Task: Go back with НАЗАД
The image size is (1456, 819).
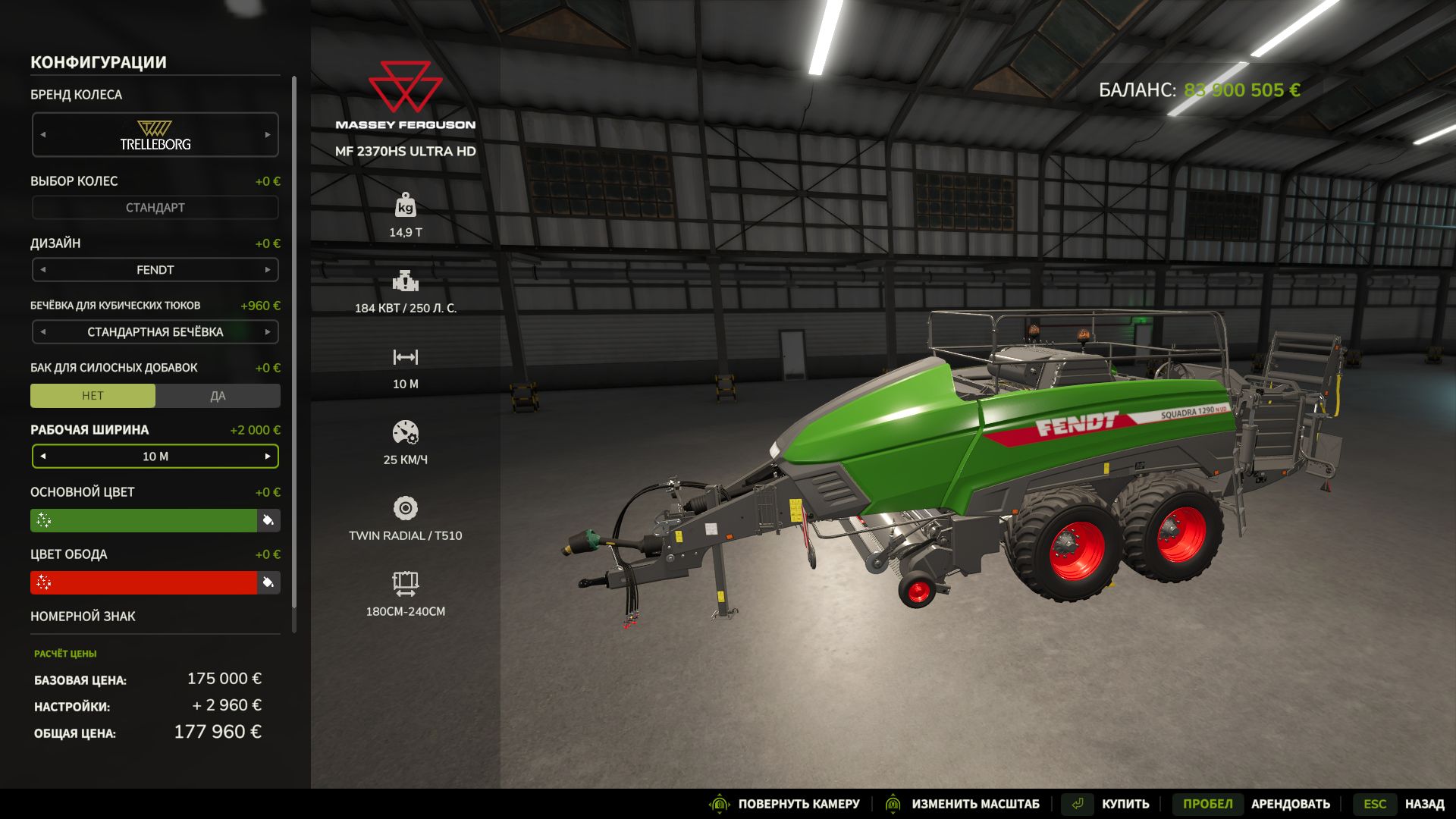Action: tap(1423, 804)
